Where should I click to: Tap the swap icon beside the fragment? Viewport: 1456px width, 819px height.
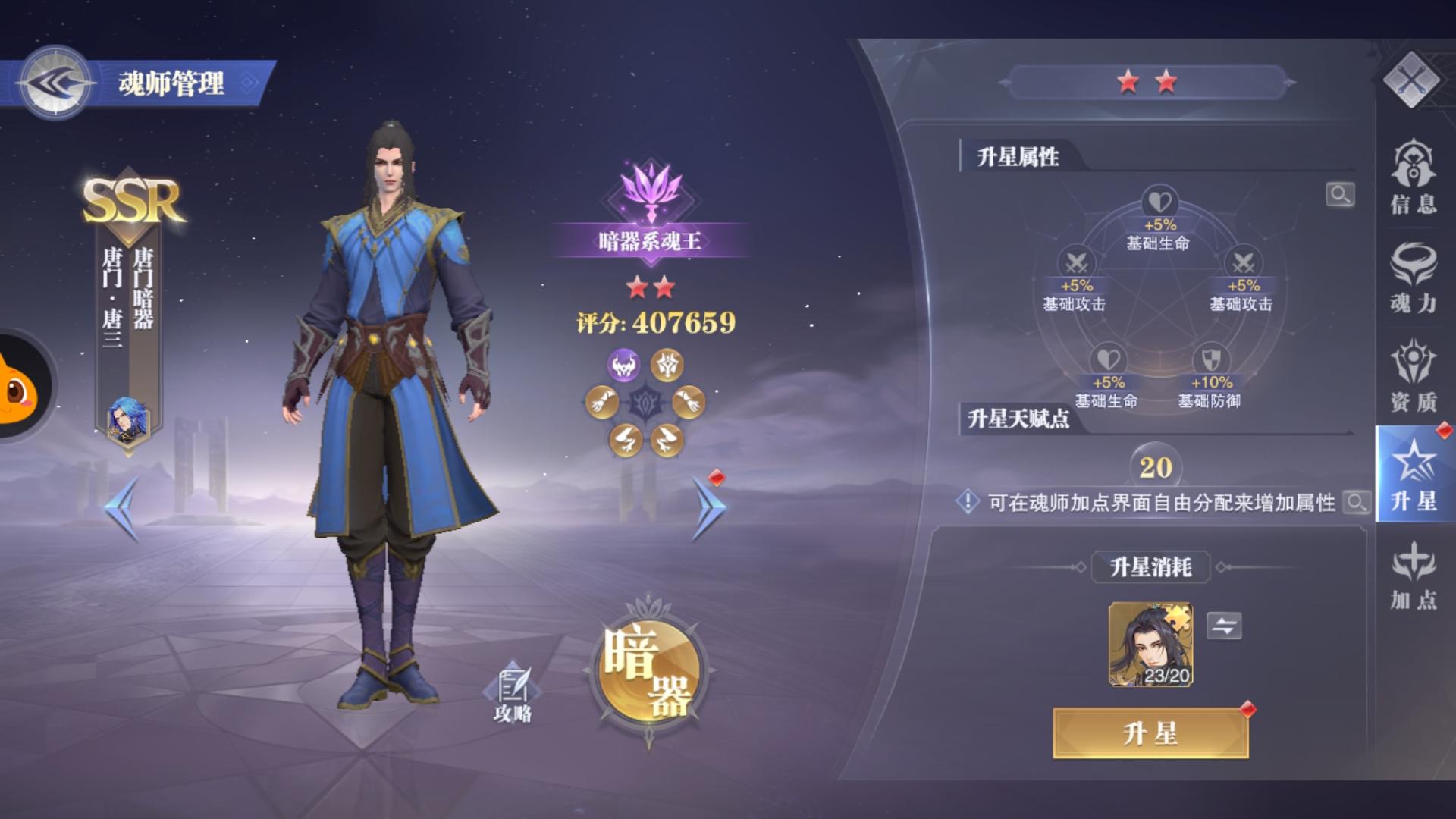coord(1225,627)
